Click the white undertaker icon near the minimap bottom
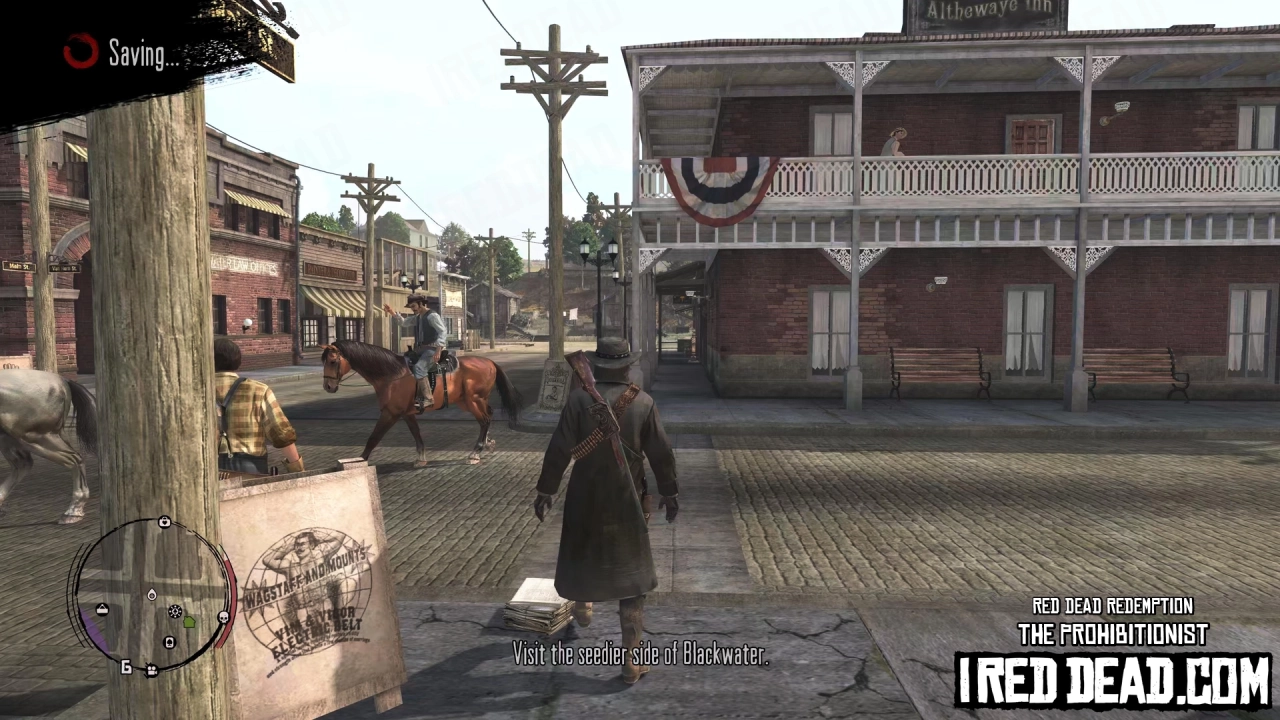 [169, 642]
